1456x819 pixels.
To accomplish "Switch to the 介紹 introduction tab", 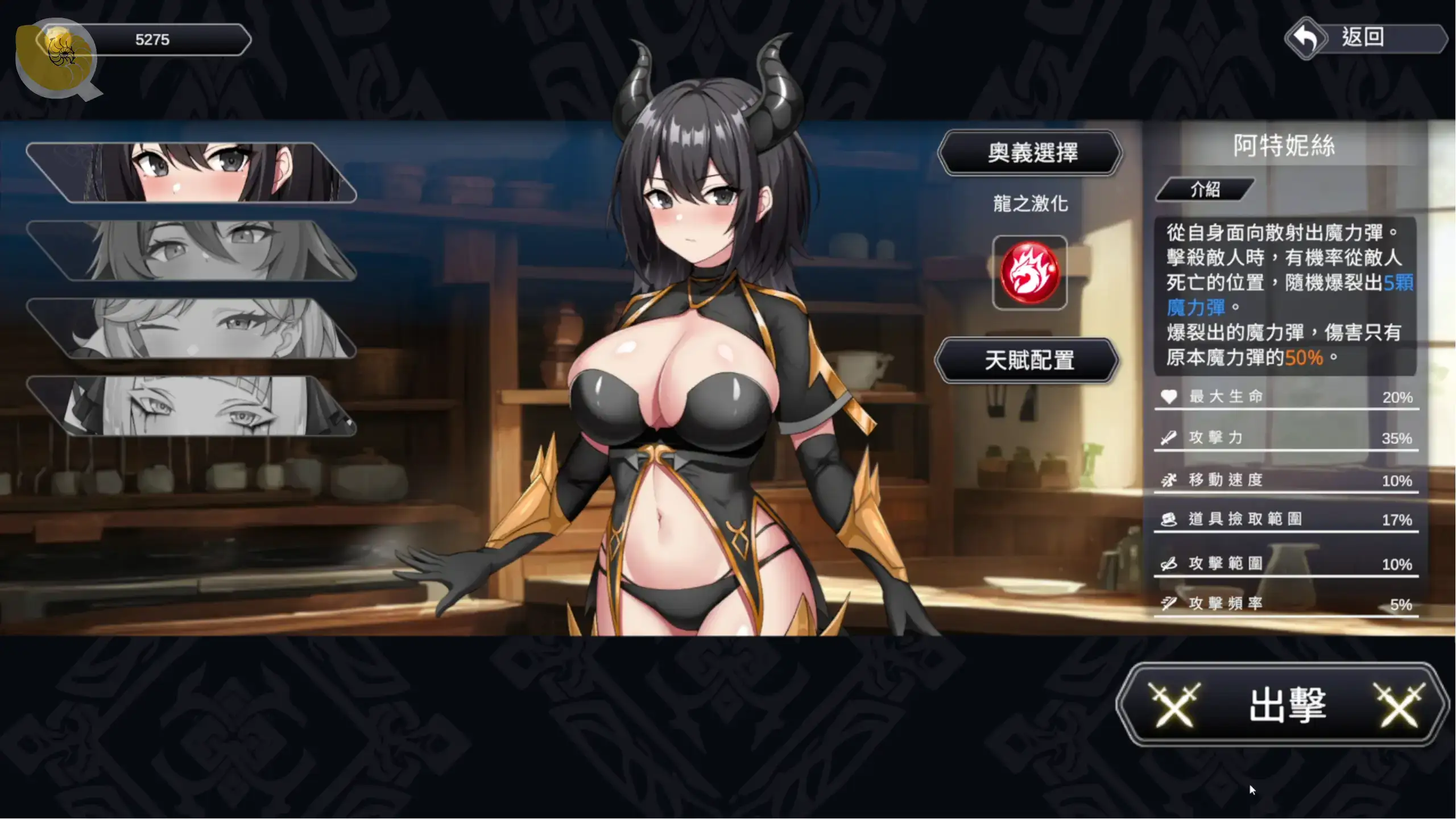I will (x=1205, y=190).
